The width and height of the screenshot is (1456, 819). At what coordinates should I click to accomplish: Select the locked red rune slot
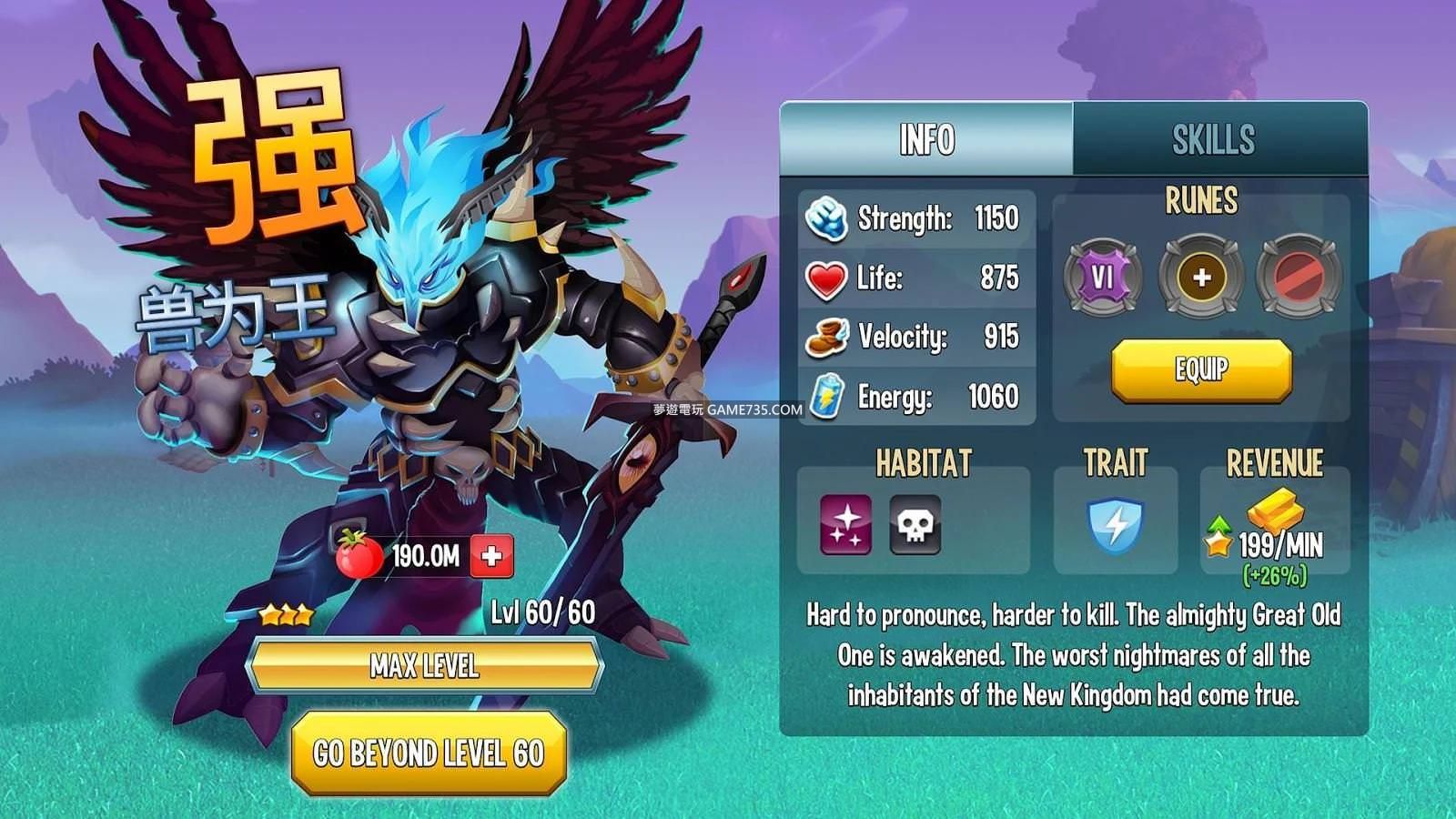(1299, 277)
